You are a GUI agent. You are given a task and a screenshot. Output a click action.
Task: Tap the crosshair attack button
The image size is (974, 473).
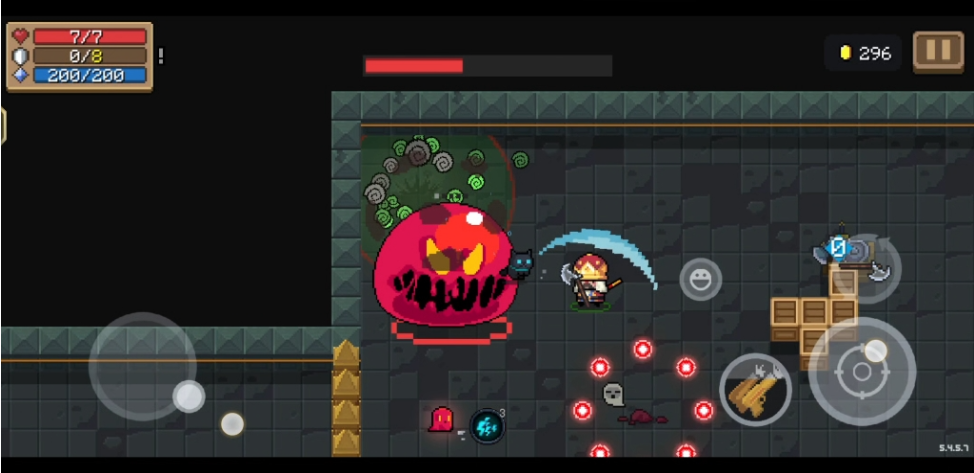click(861, 373)
